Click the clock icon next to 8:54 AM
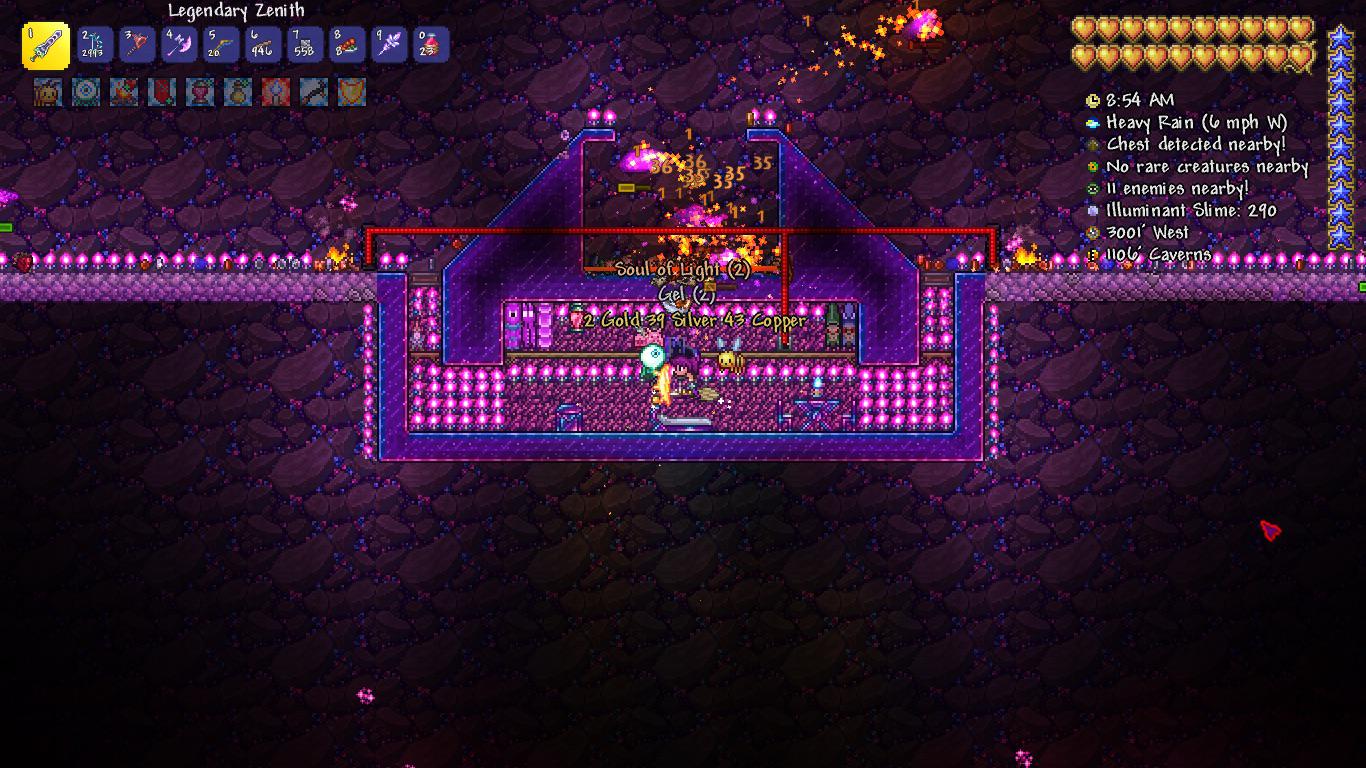1366x768 pixels. coord(1092,100)
